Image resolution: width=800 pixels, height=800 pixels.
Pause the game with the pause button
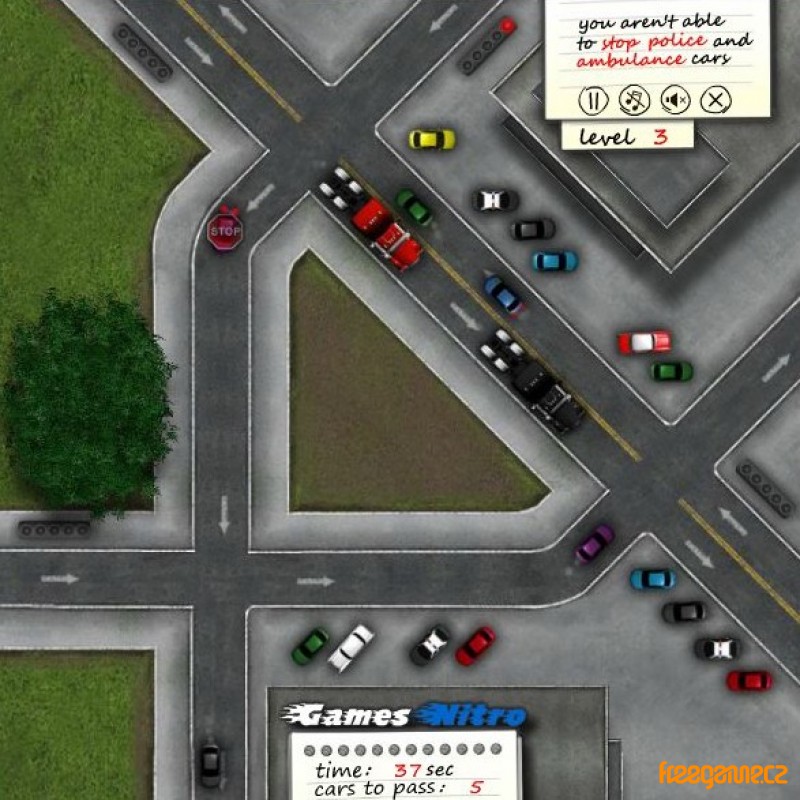point(593,99)
